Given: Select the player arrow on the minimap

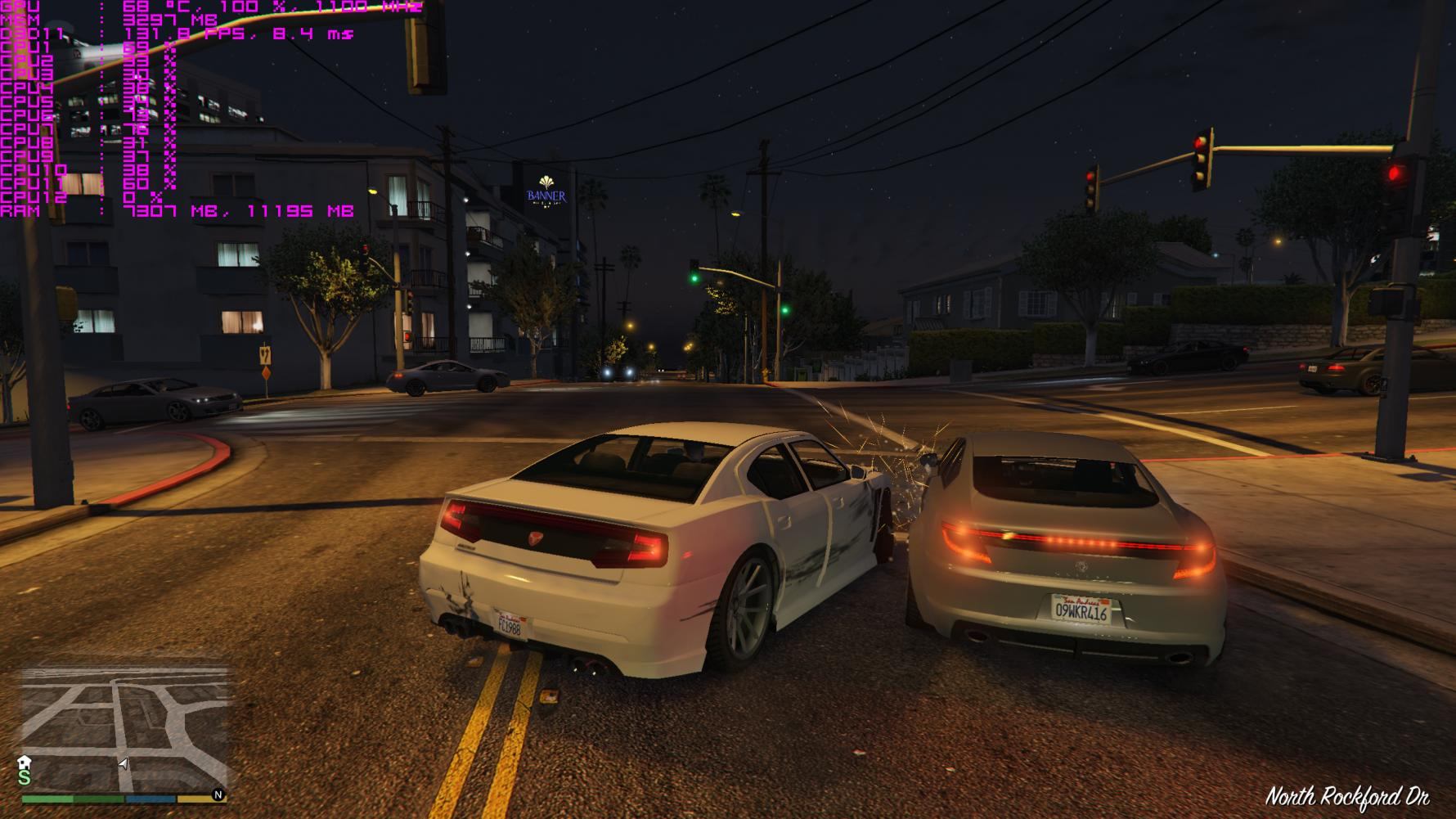Looking at the screenshot, I should coord(123,764).
